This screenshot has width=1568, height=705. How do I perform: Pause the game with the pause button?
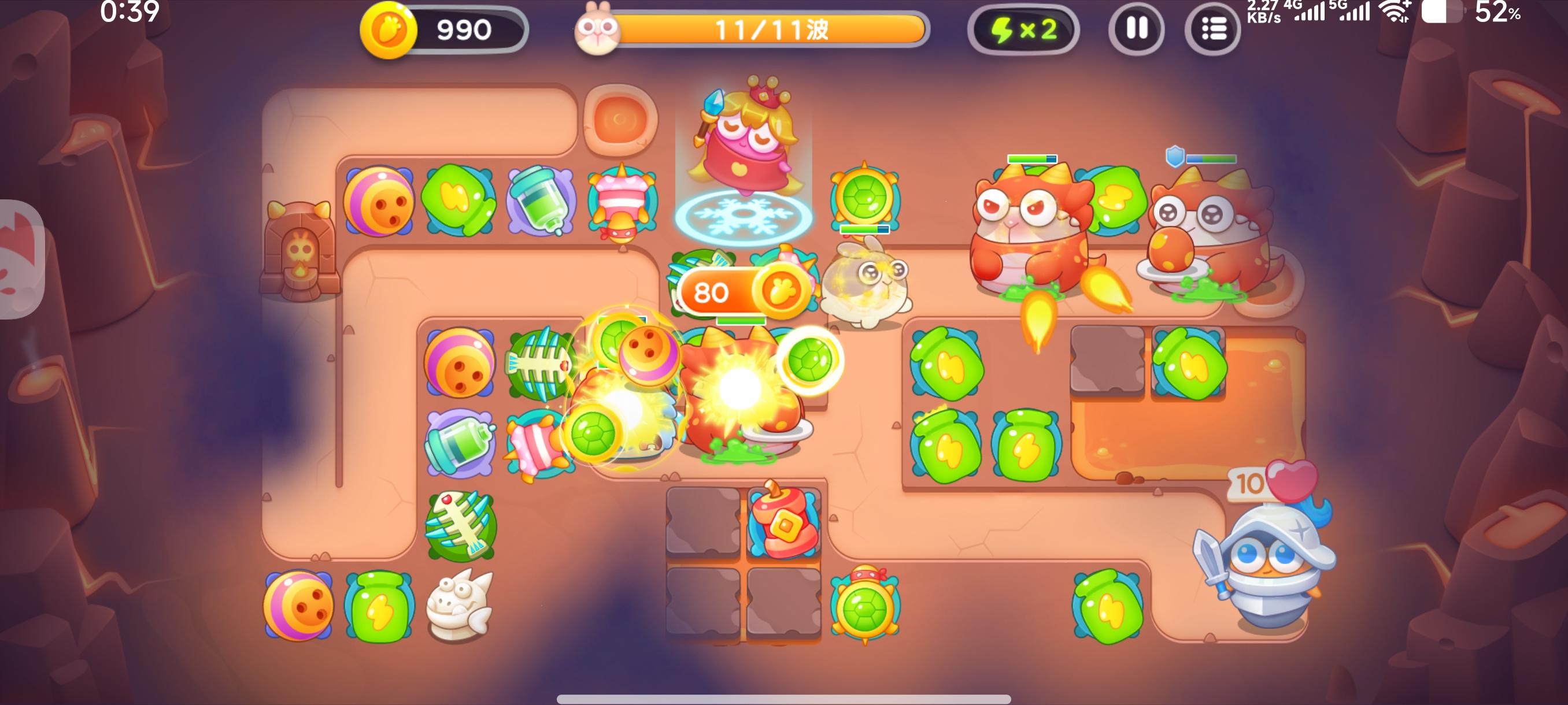1135,28
